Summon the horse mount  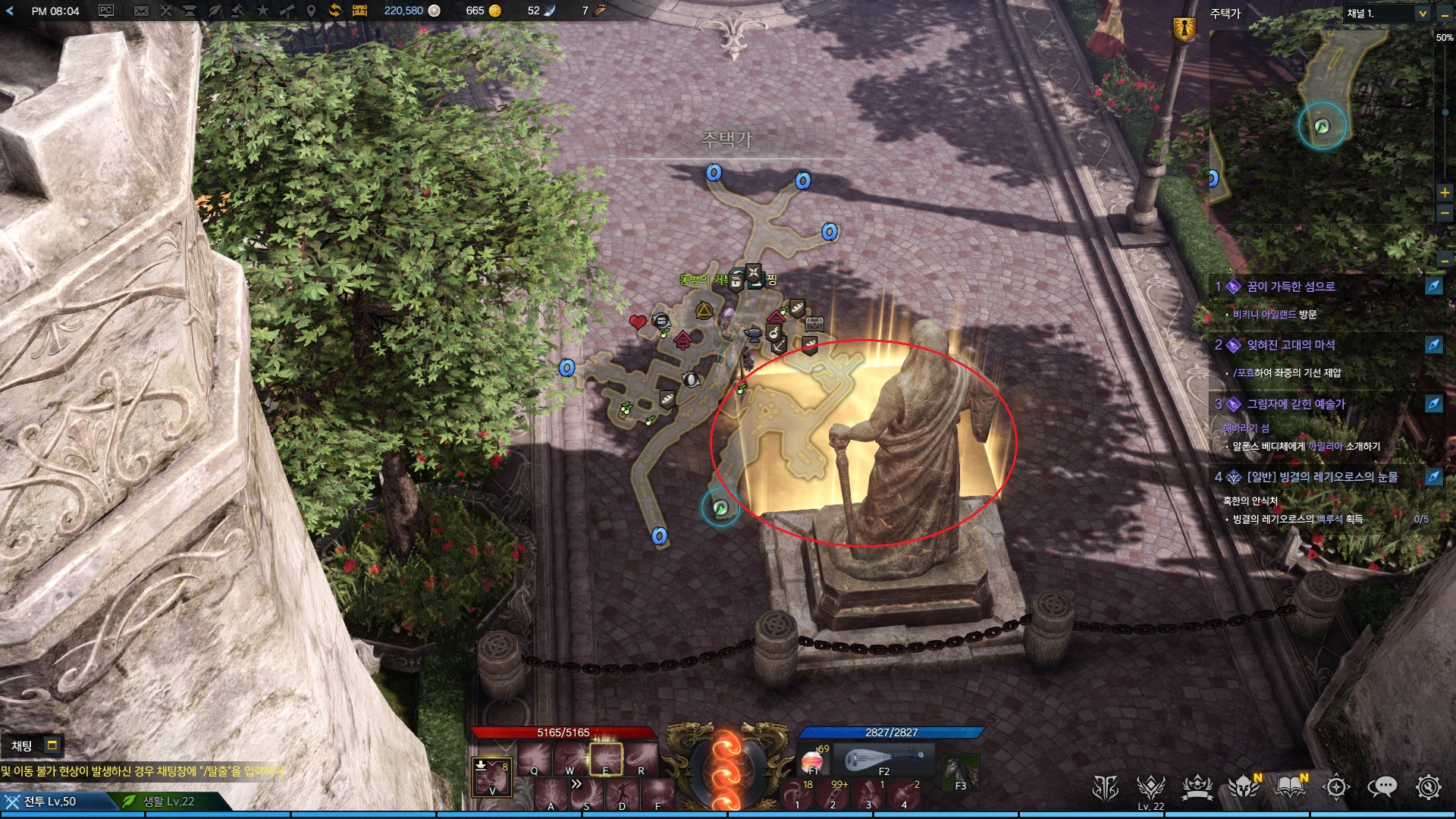pyautogui.click(x=959, y=772)
